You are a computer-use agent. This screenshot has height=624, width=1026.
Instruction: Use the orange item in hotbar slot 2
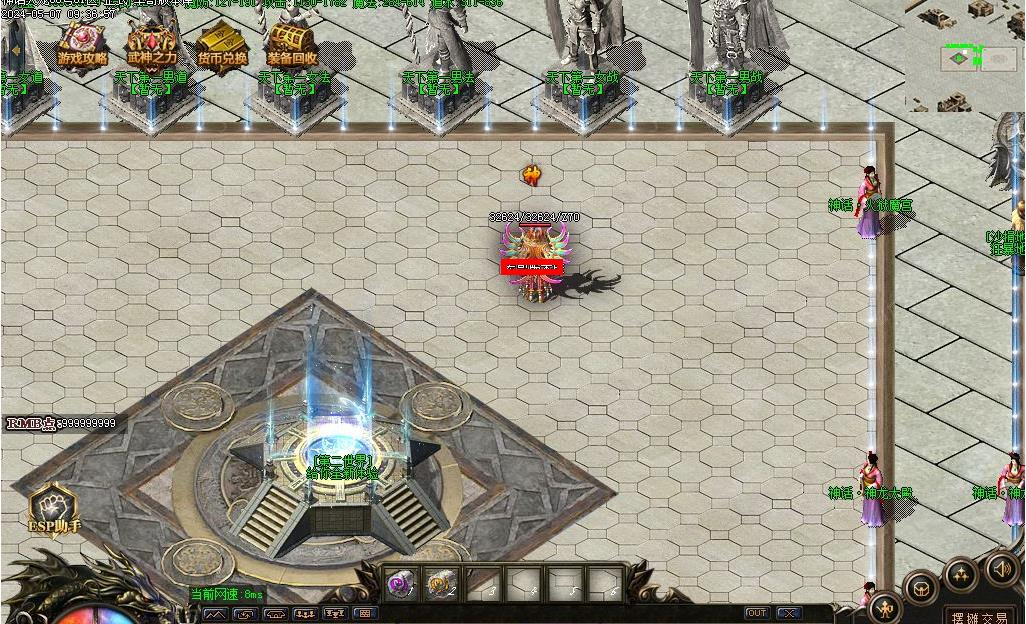coord(441,584)
